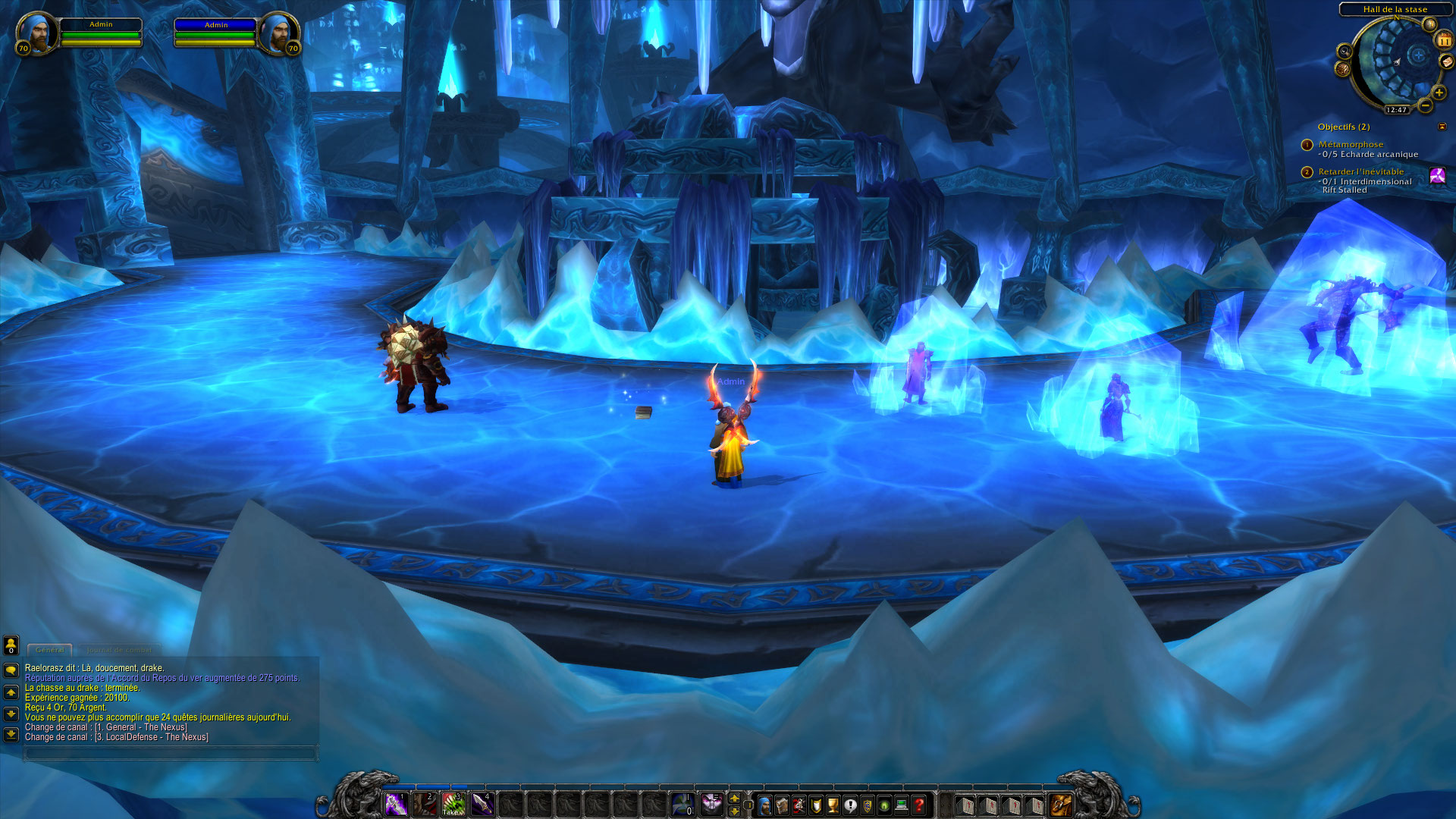Viewport: 1456px width, 819px height.
Task: Check the mail envelope icon on the minimap
Action: [1446, 62]
